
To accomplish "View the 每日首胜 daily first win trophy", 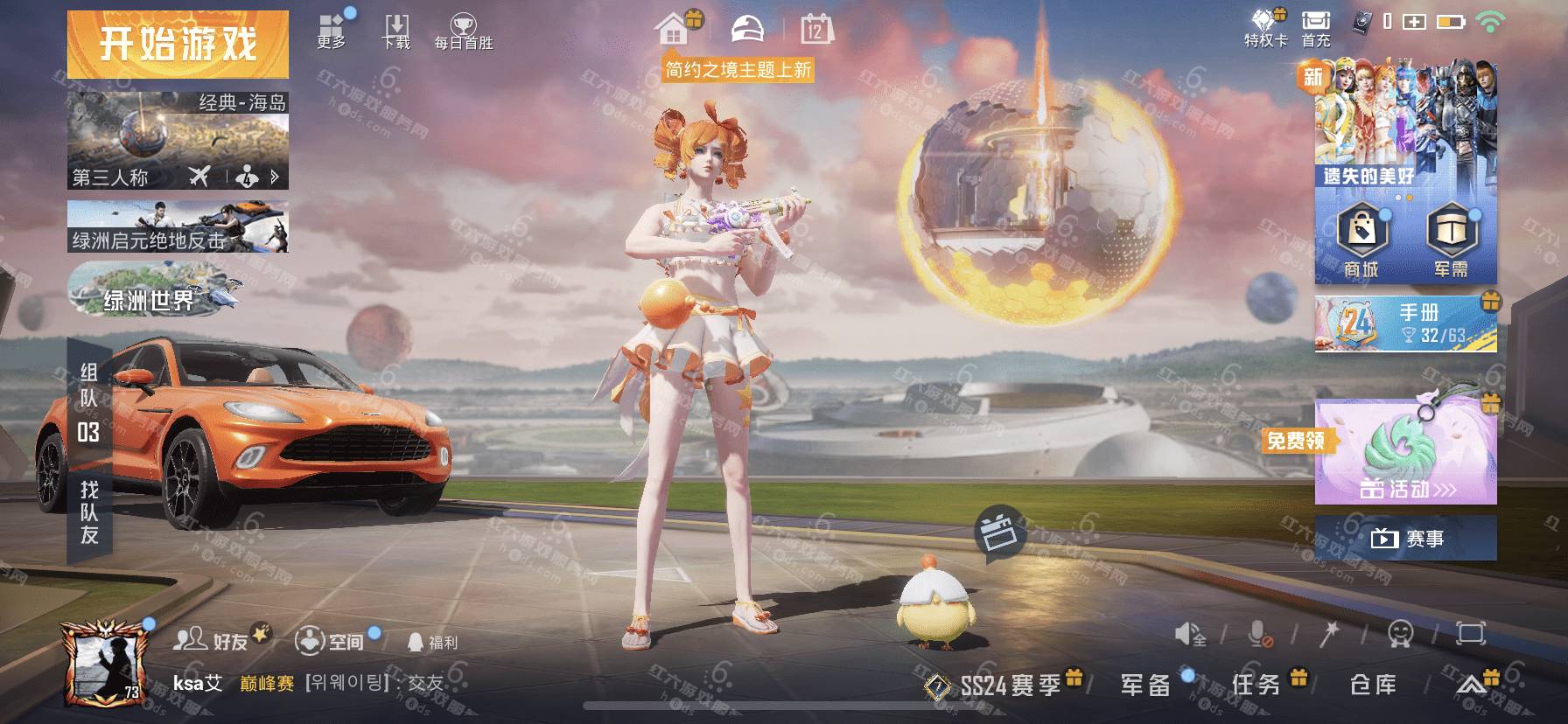I will click(463, 31).
